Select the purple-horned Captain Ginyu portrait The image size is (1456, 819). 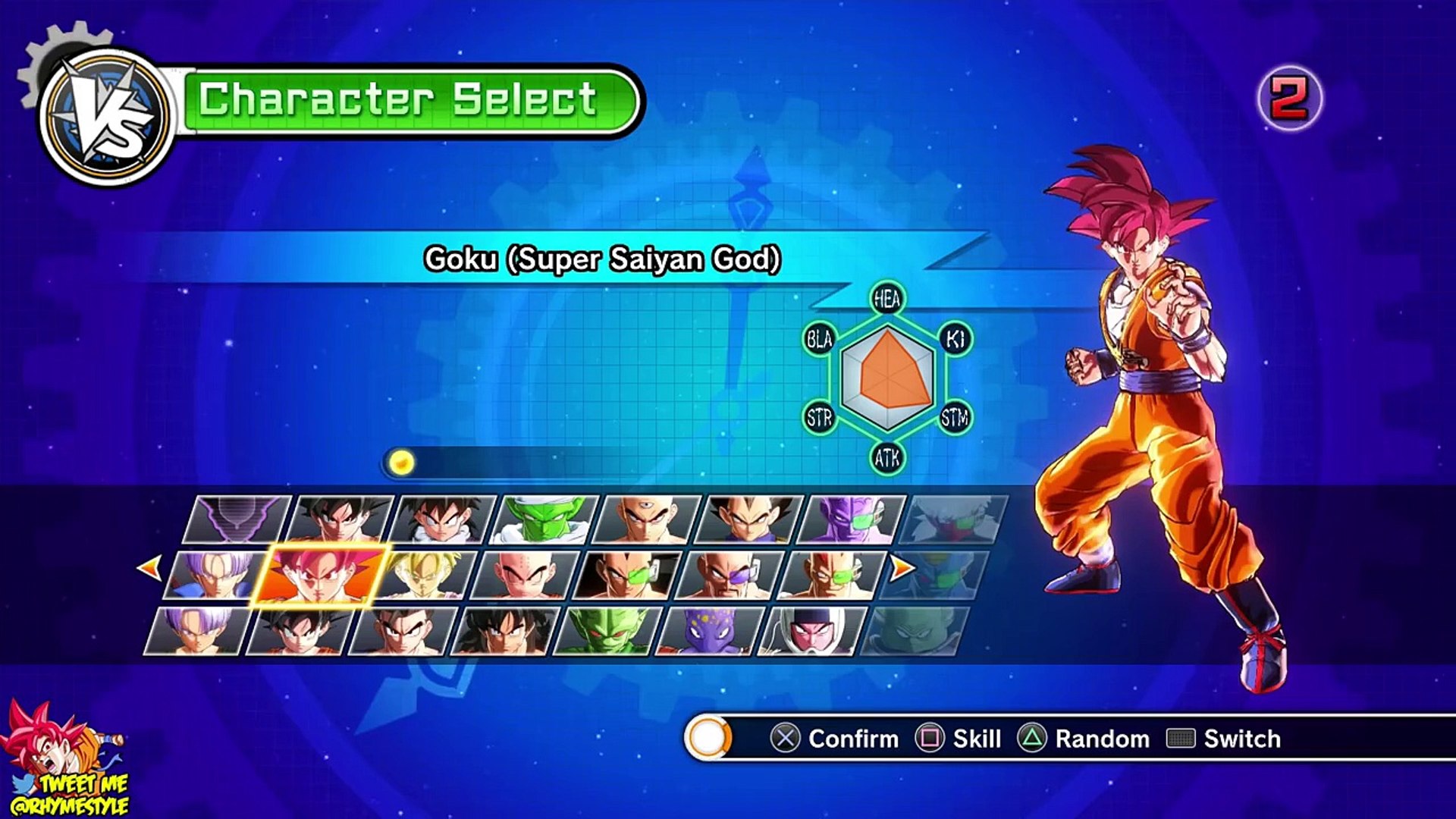[852, 520]
